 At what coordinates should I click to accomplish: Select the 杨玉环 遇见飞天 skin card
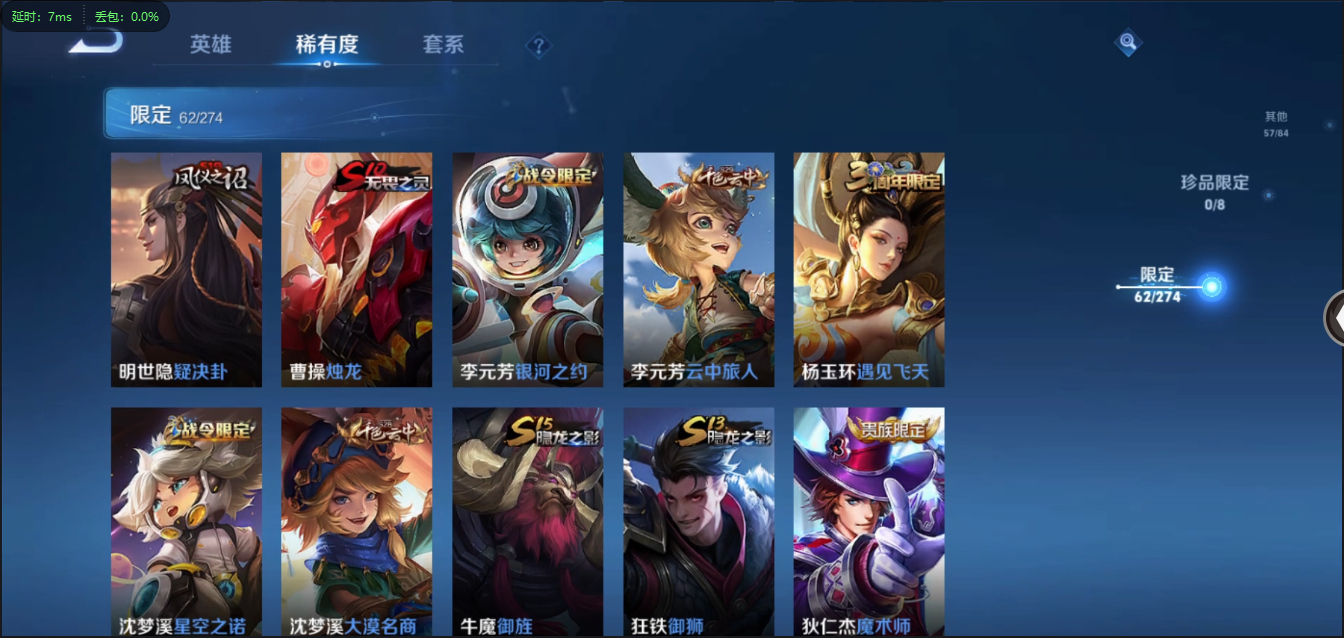(x=869, y=270)
